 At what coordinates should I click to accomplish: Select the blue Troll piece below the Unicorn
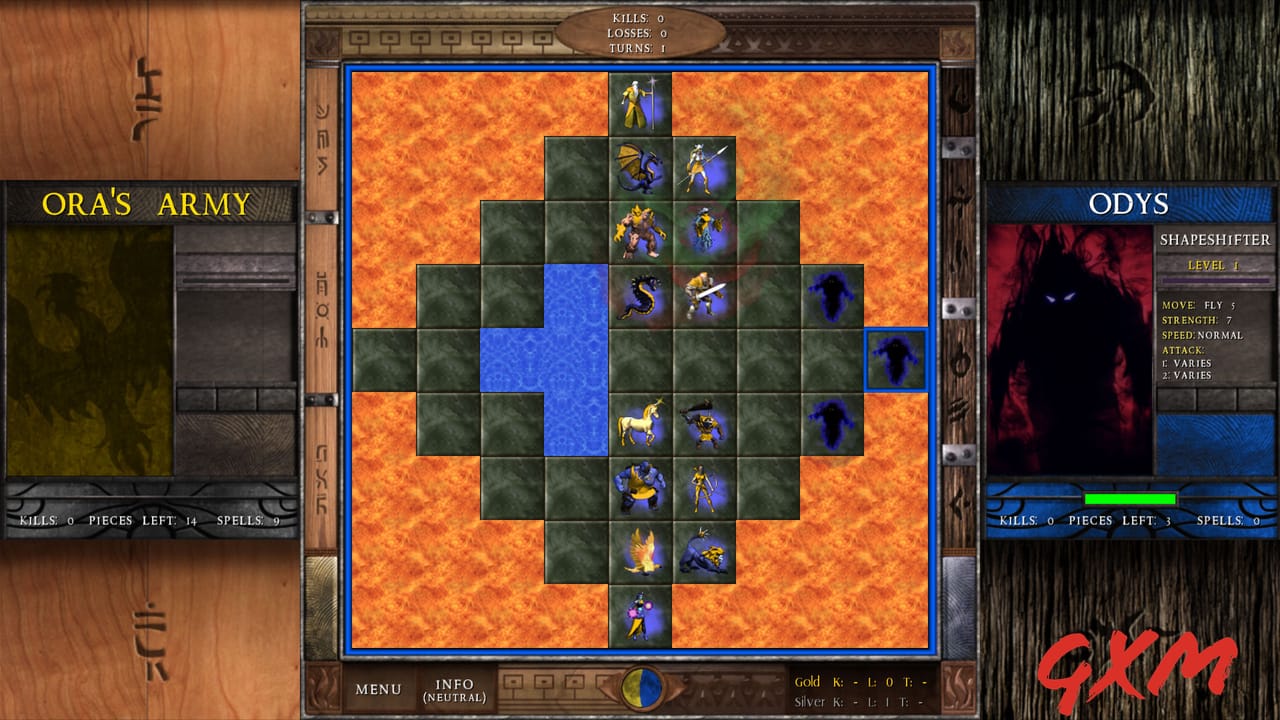click(x=640, y=490)
